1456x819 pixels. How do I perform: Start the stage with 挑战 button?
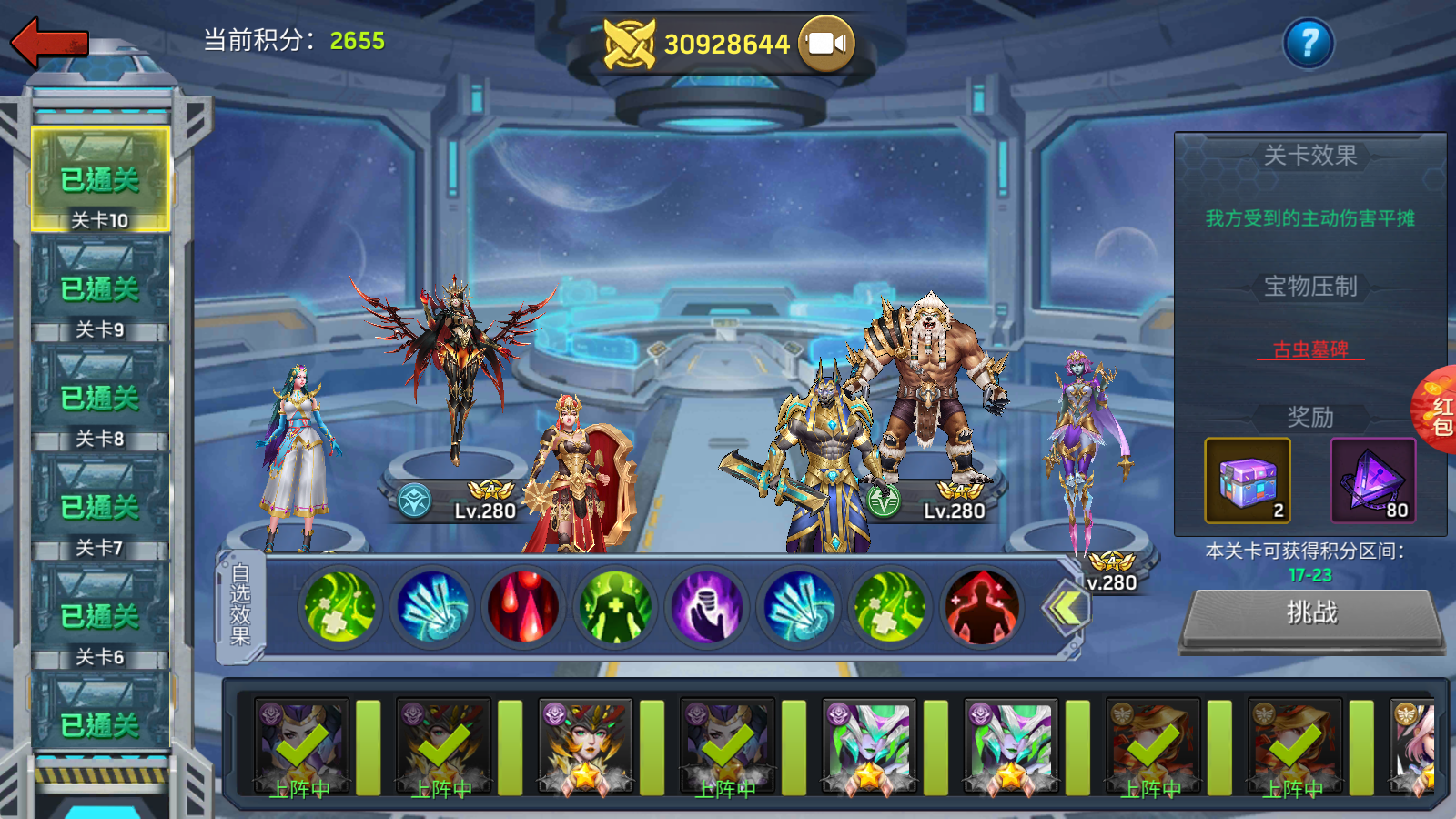pyautogui.click(x=1311, y=615)
